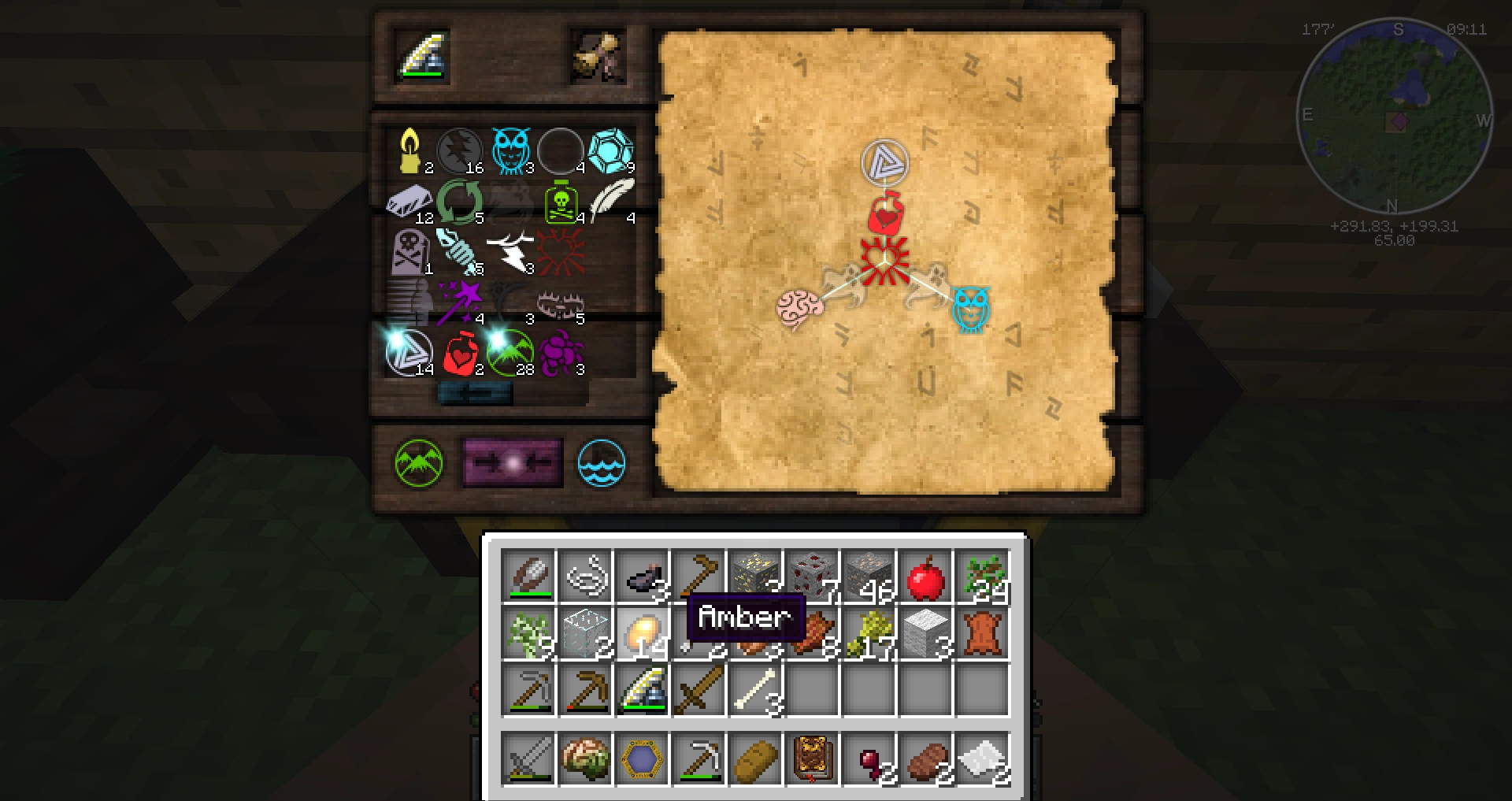Select the red heart potion aspect in list
Screen dimensions: 1512x801
tap(461, 354)
